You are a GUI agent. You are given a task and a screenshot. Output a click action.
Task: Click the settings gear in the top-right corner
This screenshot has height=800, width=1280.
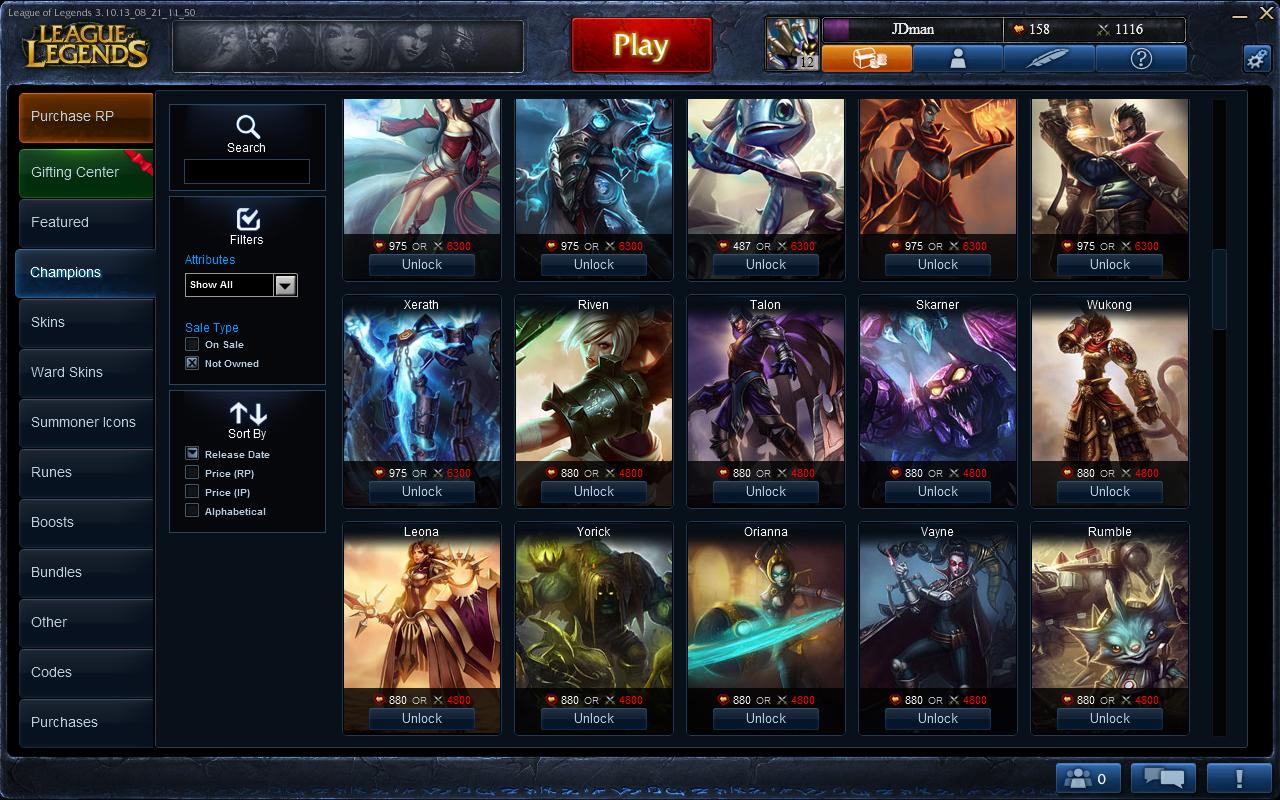tap(1257, 59)
